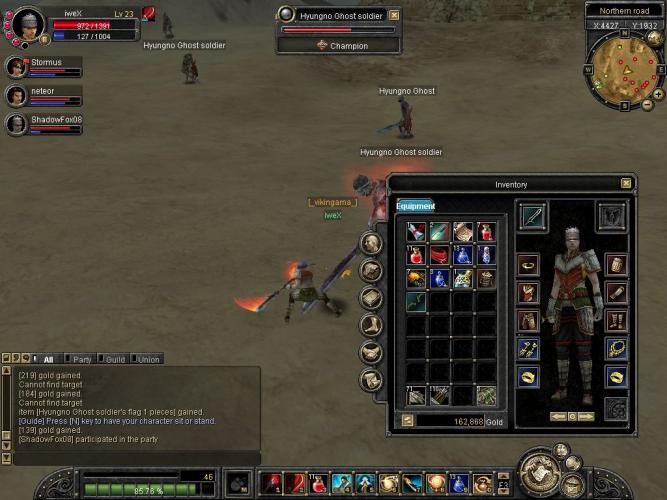Click the iweX player portrait
This screenshot has width=667, height=500.
(x=28, y=23)
